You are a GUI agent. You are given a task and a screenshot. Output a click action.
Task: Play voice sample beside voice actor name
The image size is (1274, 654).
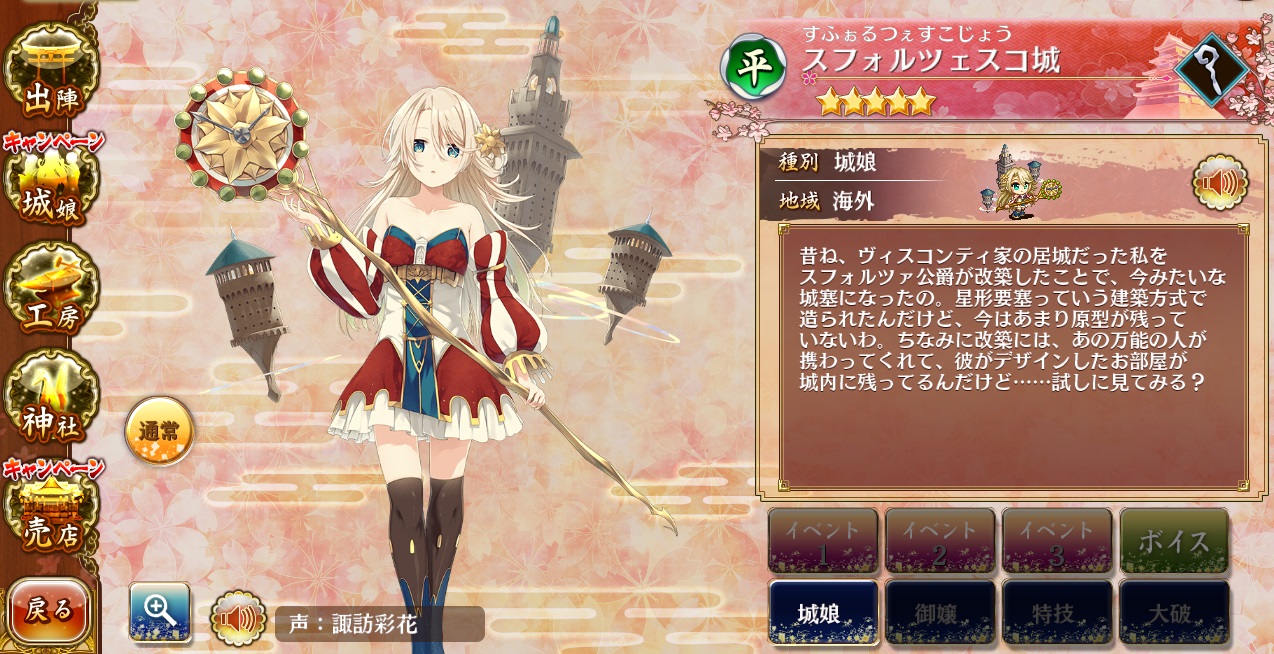tap(238, 619)
